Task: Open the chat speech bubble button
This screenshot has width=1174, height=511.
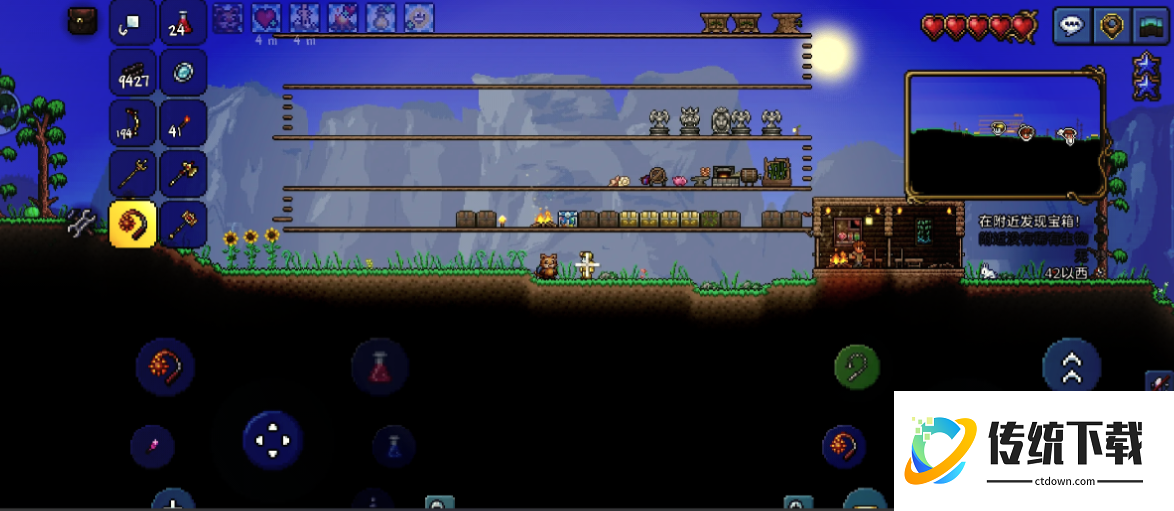Action: pyautogui.click(x=1073, y=26)
